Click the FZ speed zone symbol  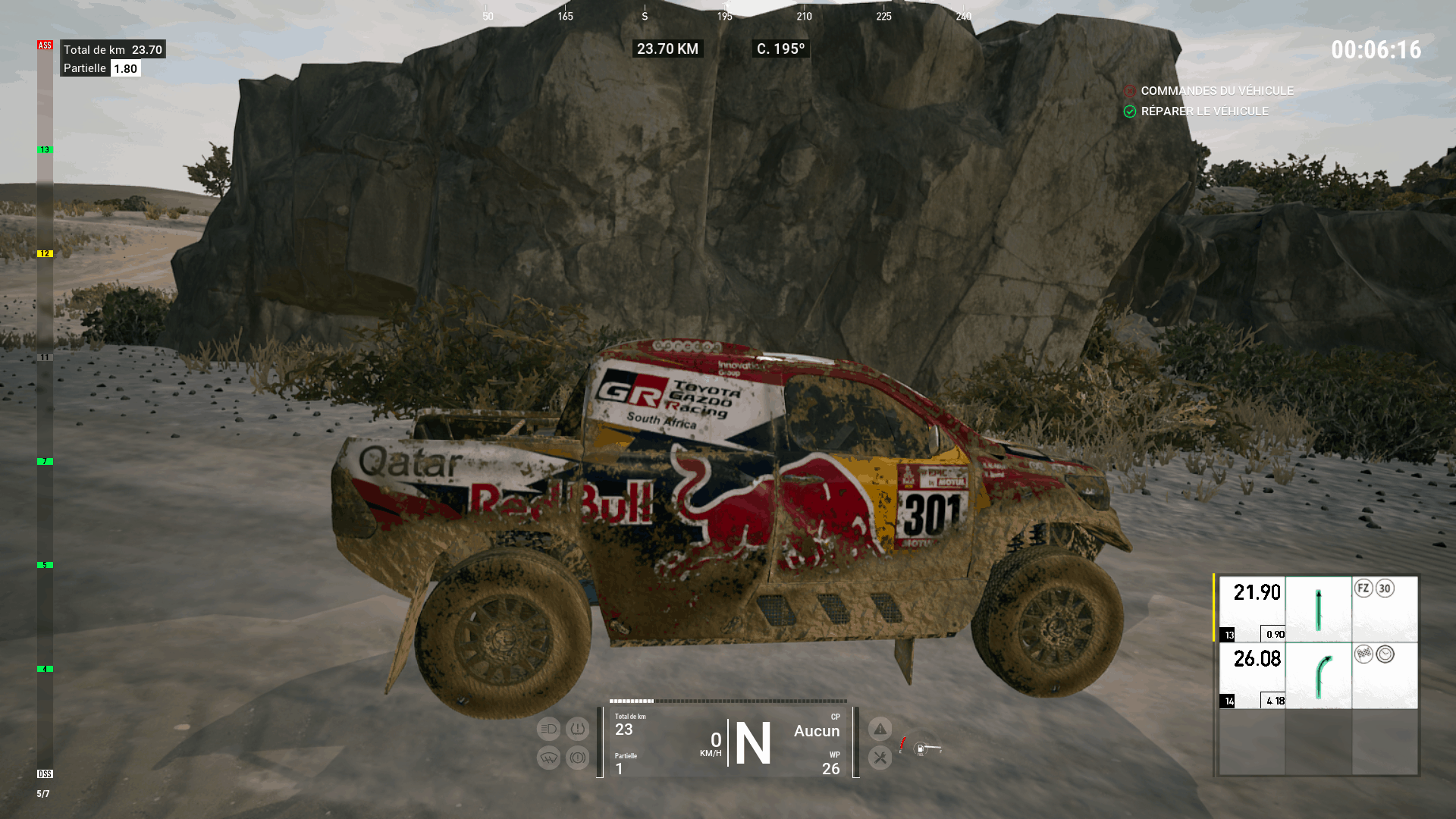coord(1363,588)
